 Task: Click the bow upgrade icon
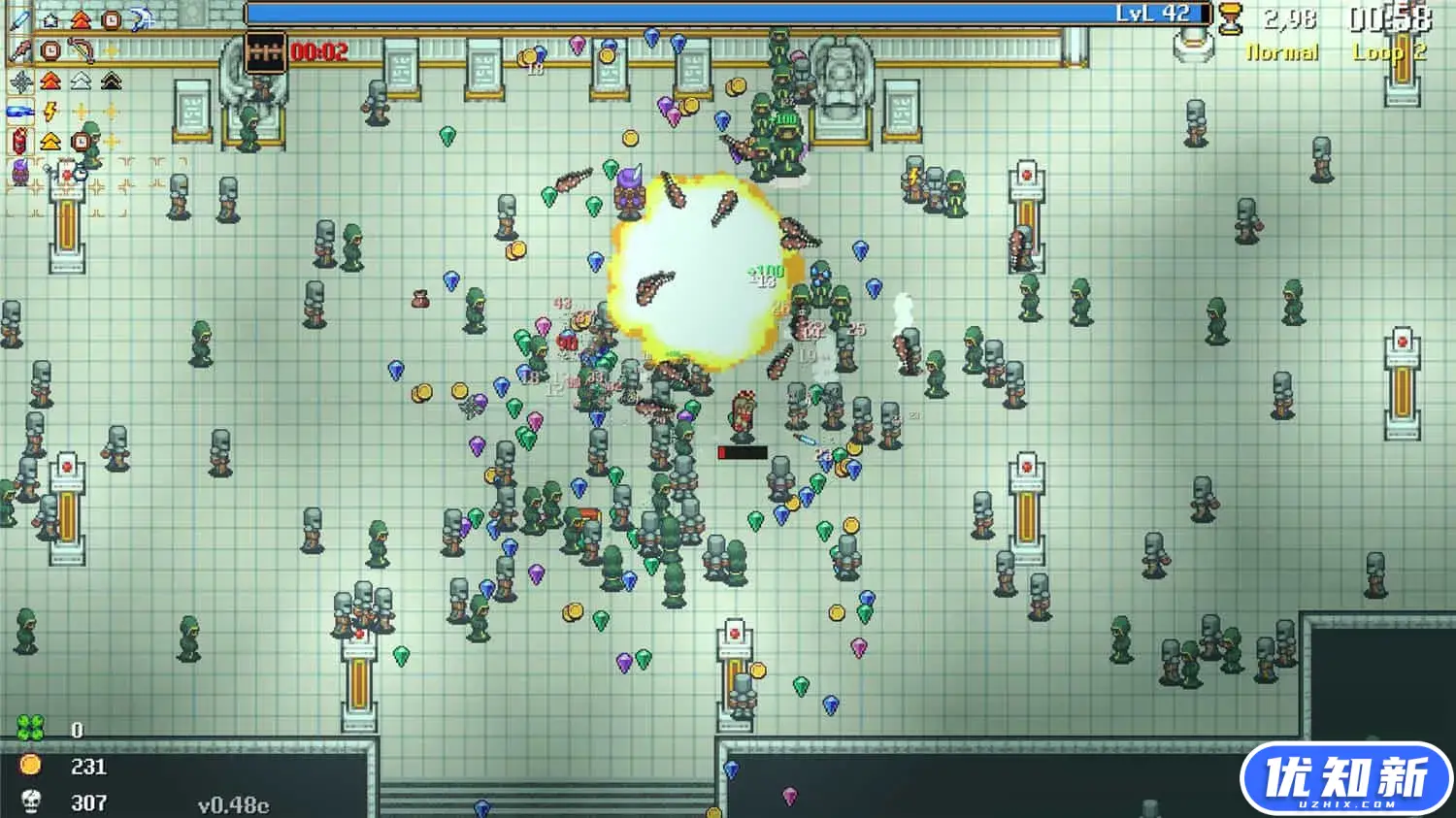pyautogui.click(x=82, y=49)
